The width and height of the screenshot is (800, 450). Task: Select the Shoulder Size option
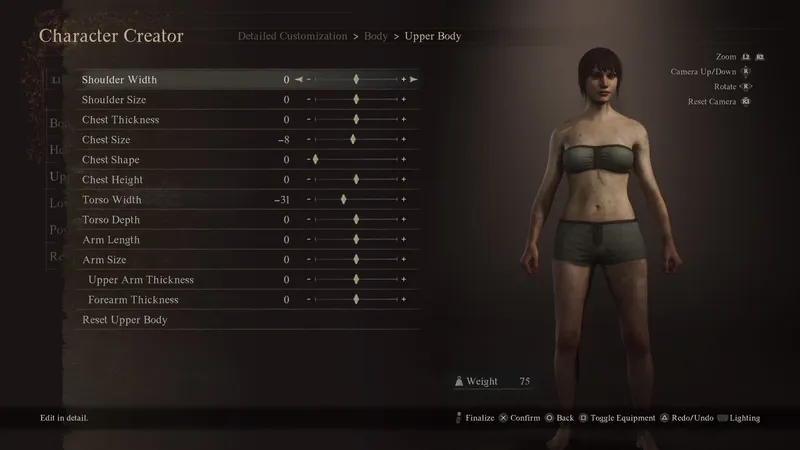click(114, 100)
